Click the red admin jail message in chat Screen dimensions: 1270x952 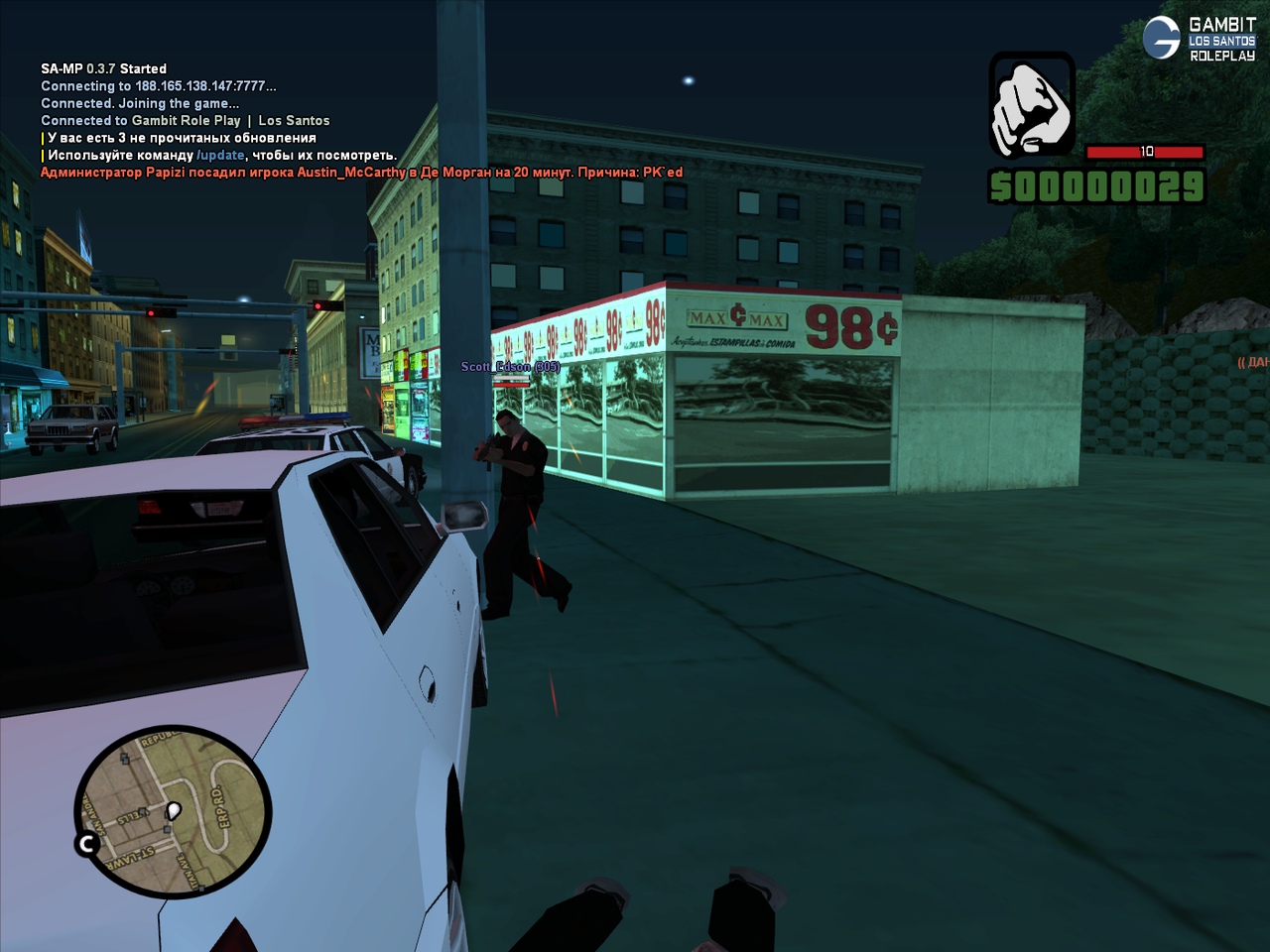[x=361, y=173]
